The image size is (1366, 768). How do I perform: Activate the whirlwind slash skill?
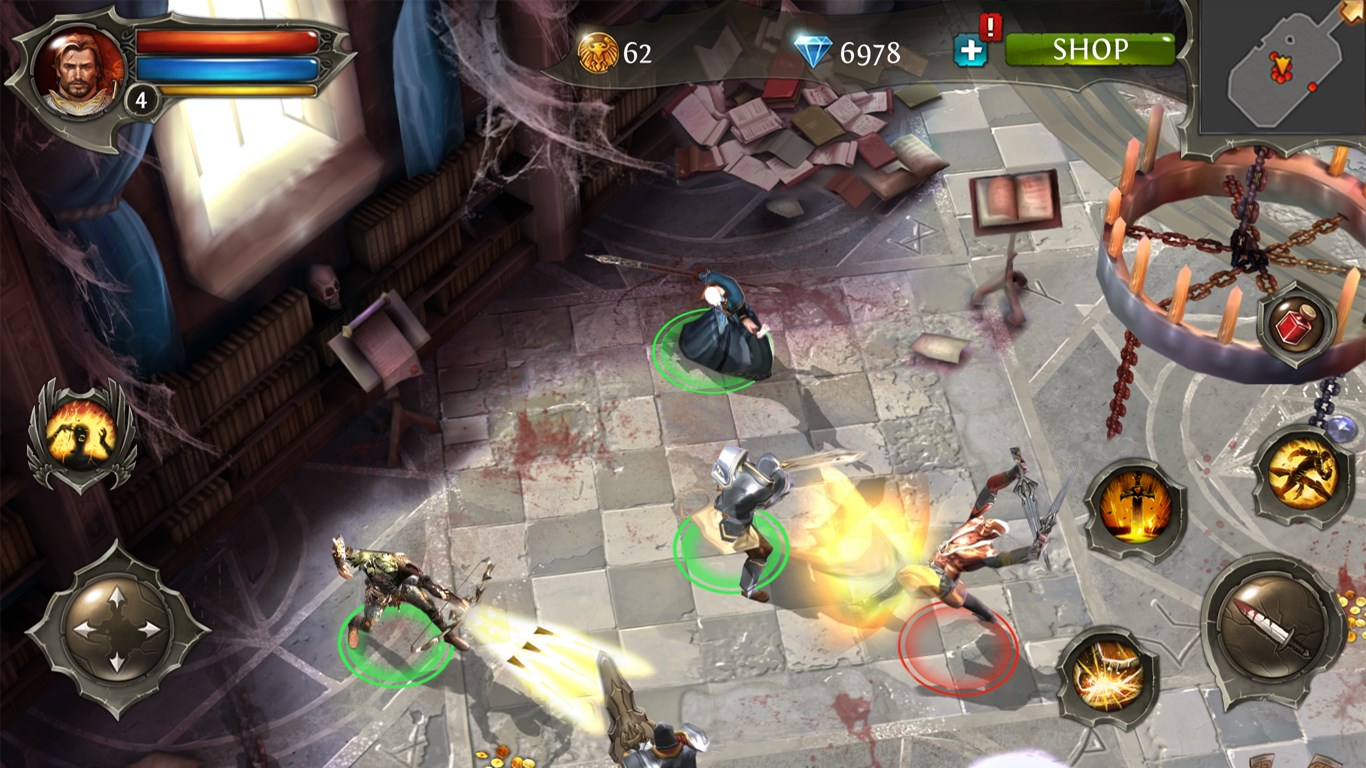1303,472
